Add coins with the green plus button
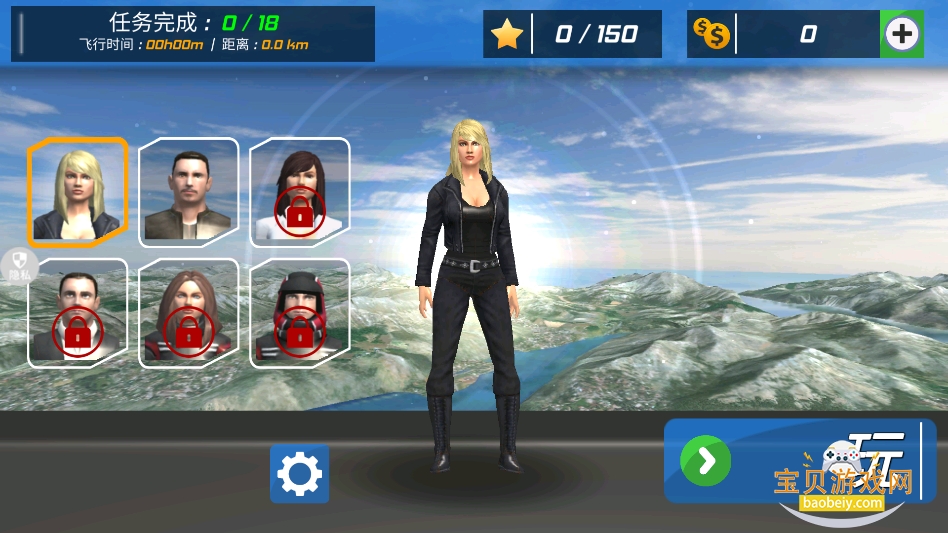This screenshot has width=948, height=533. click(x=902, y=34)
